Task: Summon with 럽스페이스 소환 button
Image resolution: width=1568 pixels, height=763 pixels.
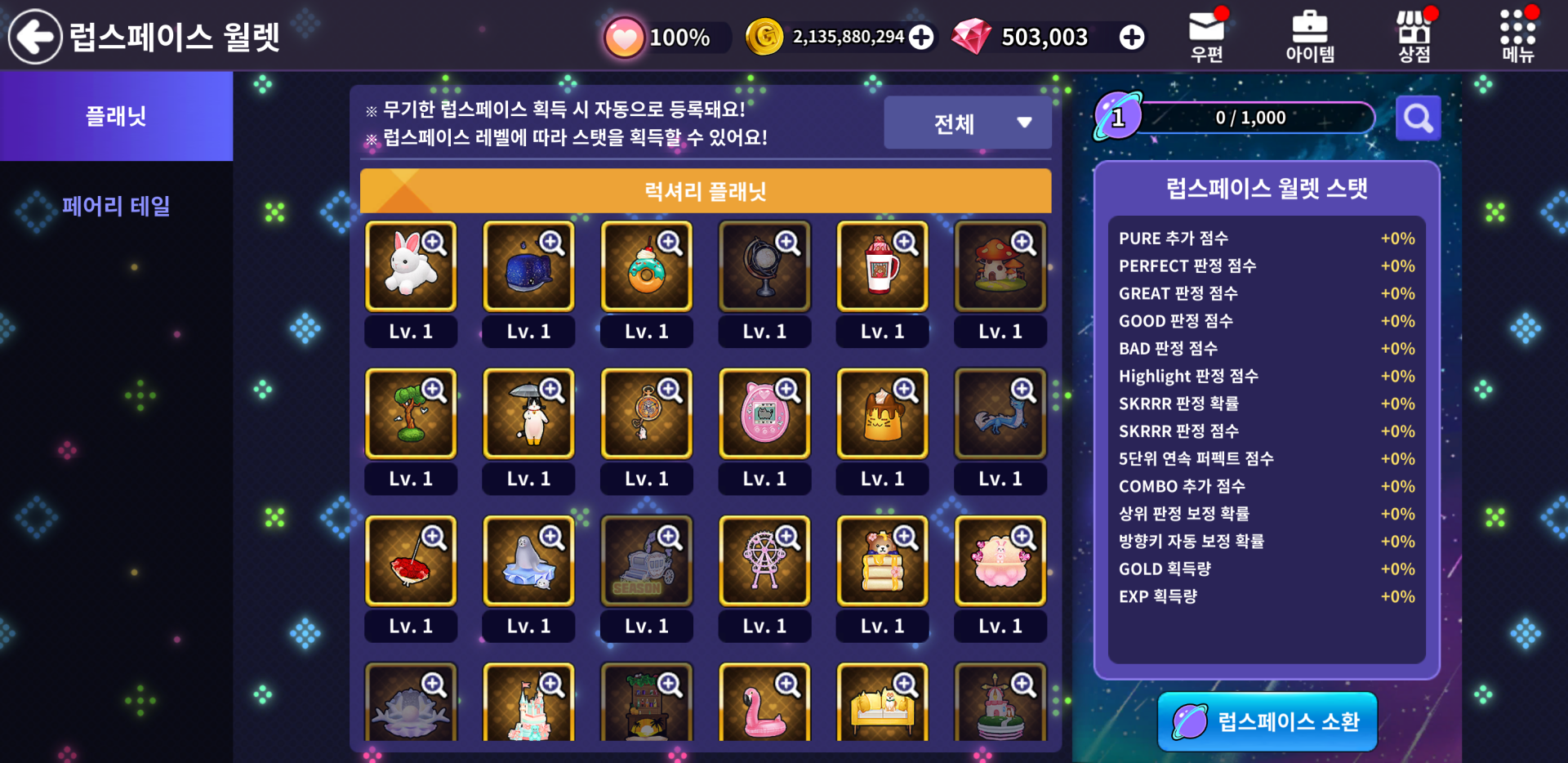Action: [1267, 721]
